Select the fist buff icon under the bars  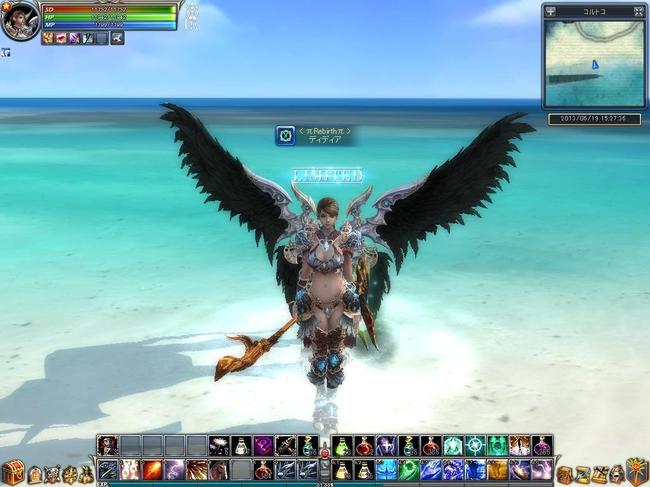(x=49, y=38)
